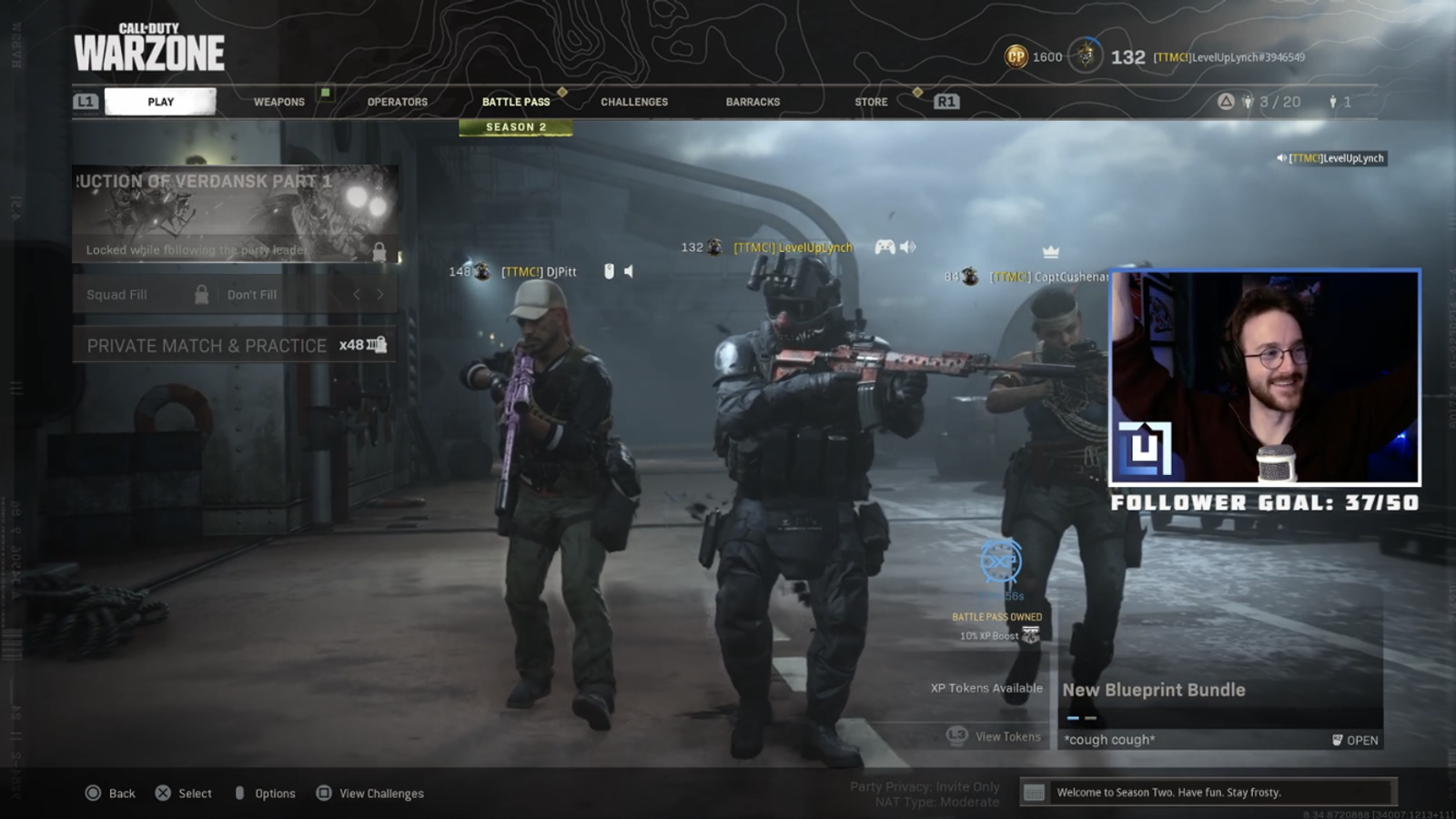Click the left arrow on Don't Fill selector
The height and width of the screenshot is (819, 1456).
356,294
